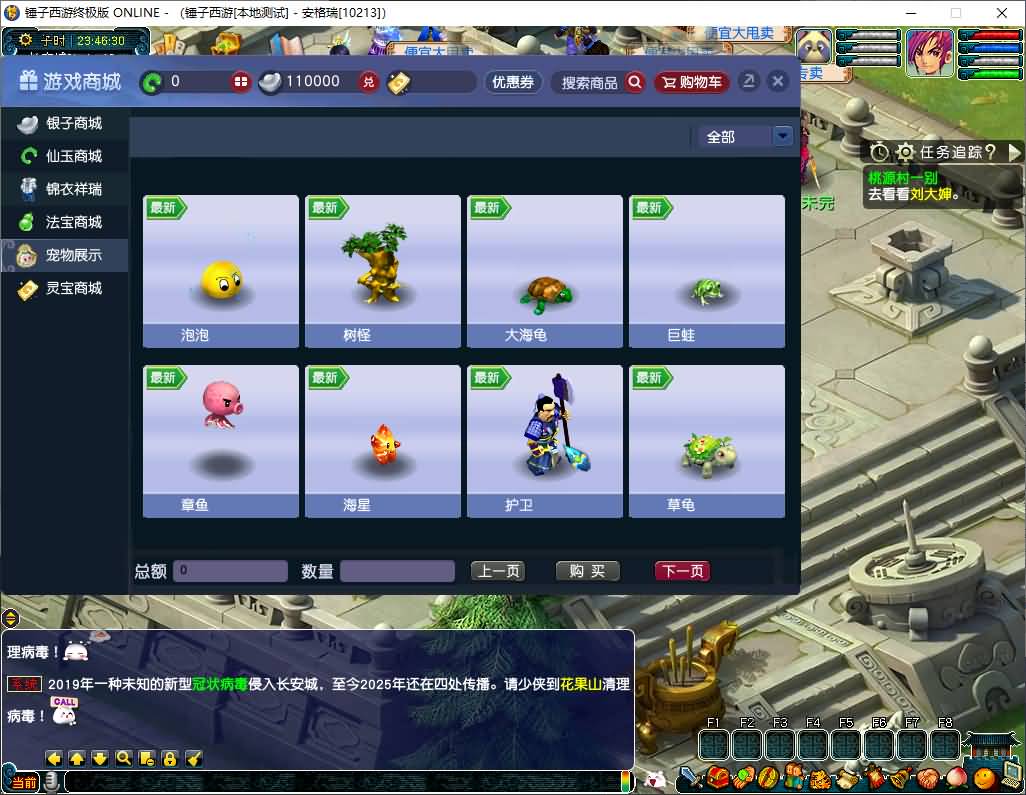Screen dimensions: 1026x795
Task: Select the 泡泡 pet tile
Action: (x=221, y=271)
